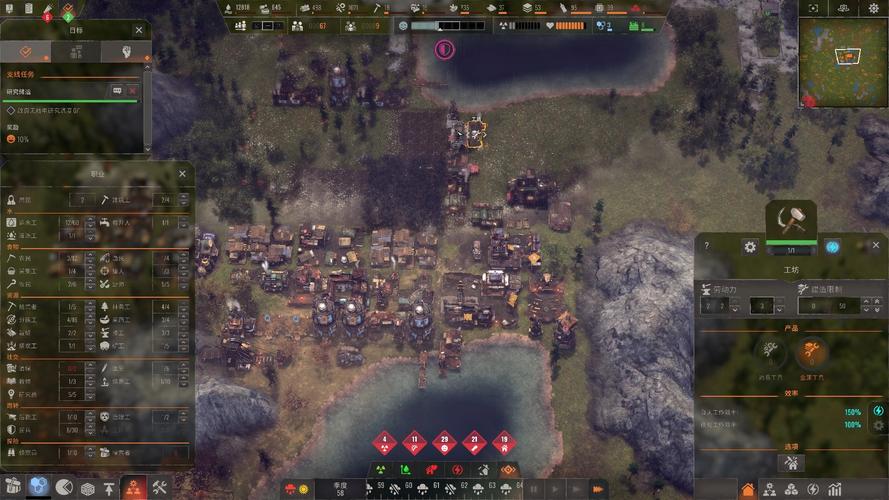
Task: Activate the radiation map overlay tab
Action: [x=380, y=469]
